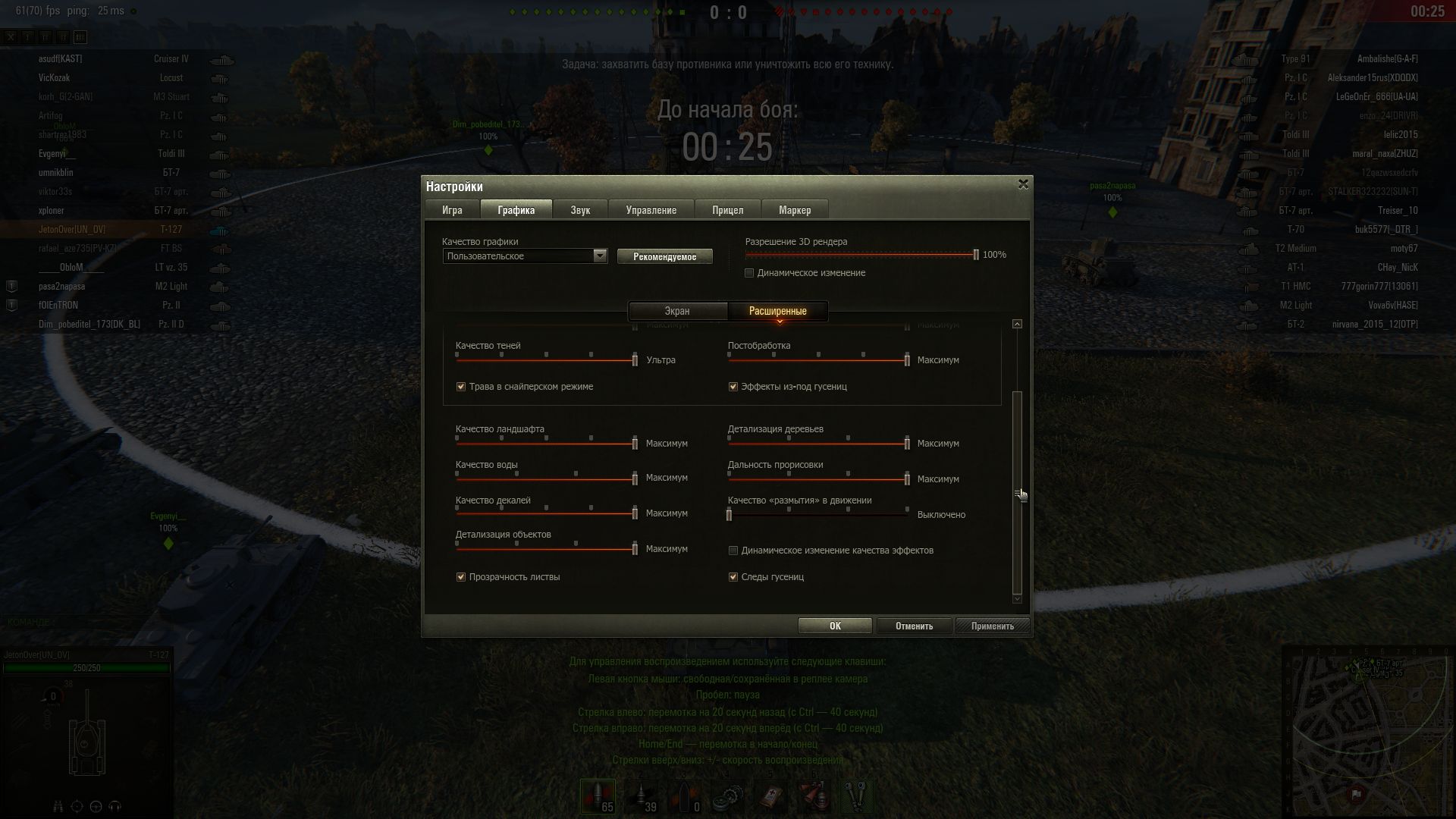Close the Настройки settings window
This screenshot has height=819, width=1456.
point(1023,184)
